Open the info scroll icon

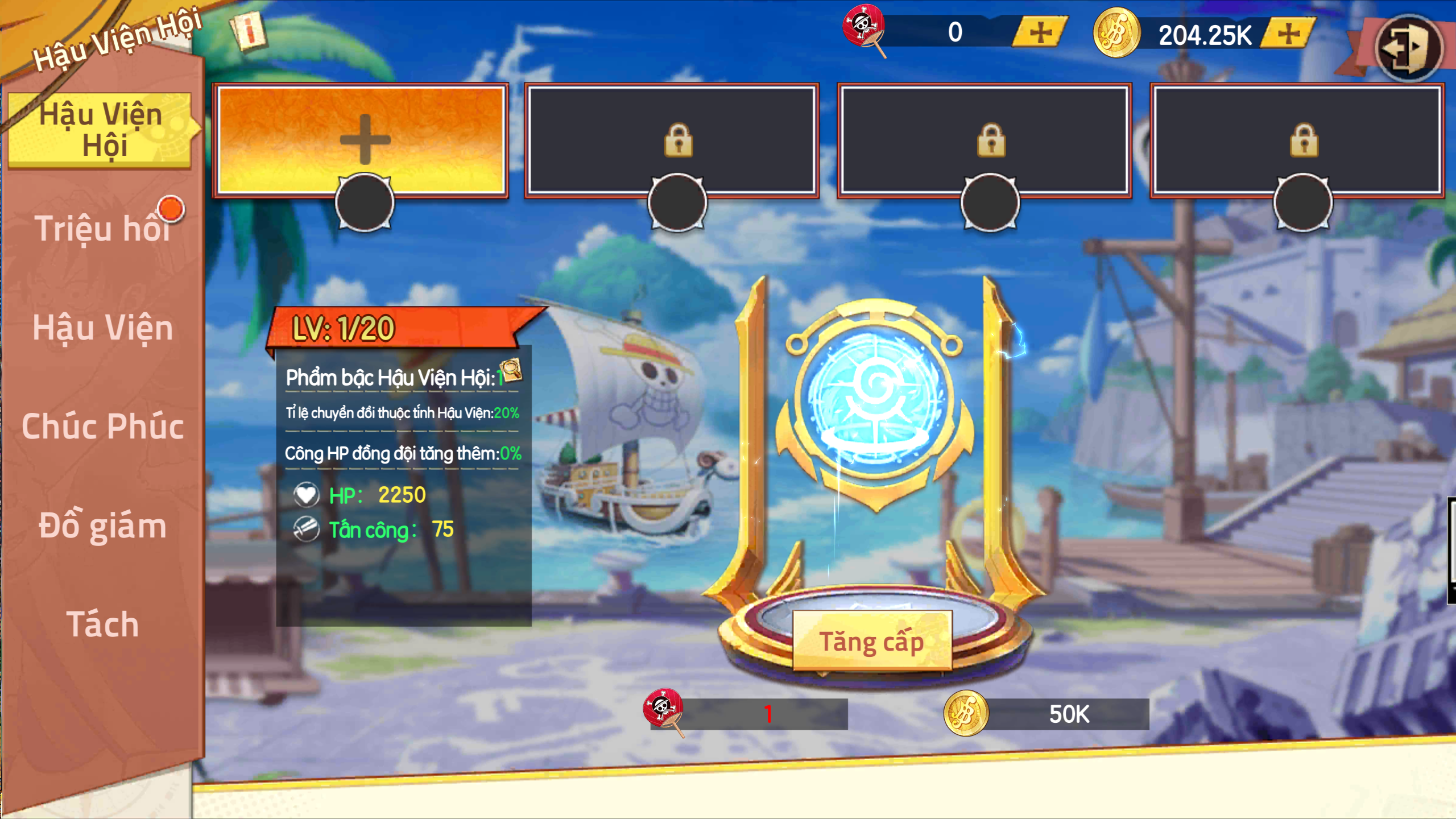pos(249,31)
